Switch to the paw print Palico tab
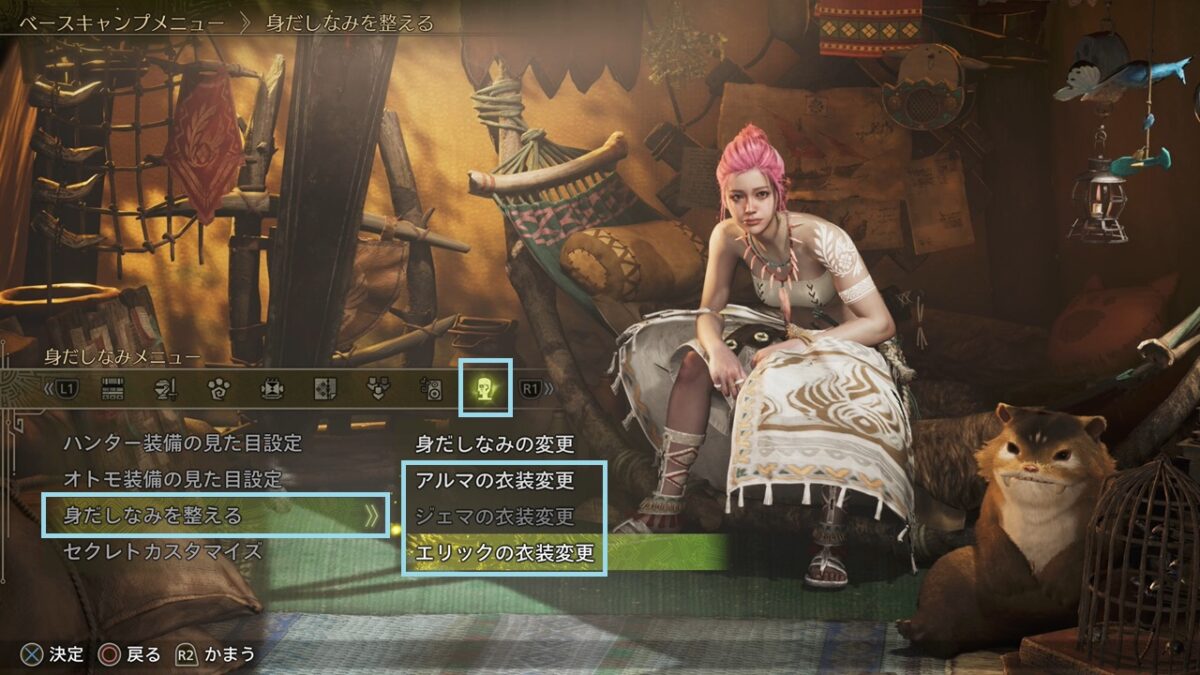The image size is (1200, 675). tap(219, 388)
